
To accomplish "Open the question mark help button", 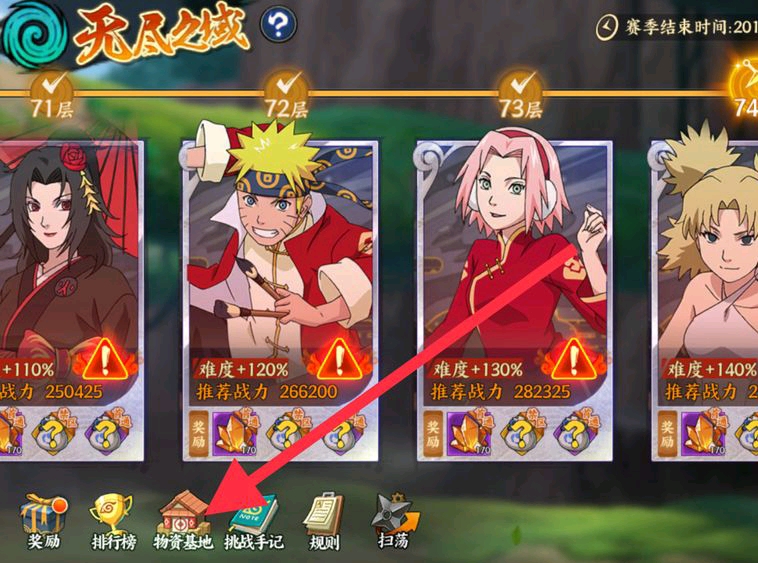I will point(278,24).
